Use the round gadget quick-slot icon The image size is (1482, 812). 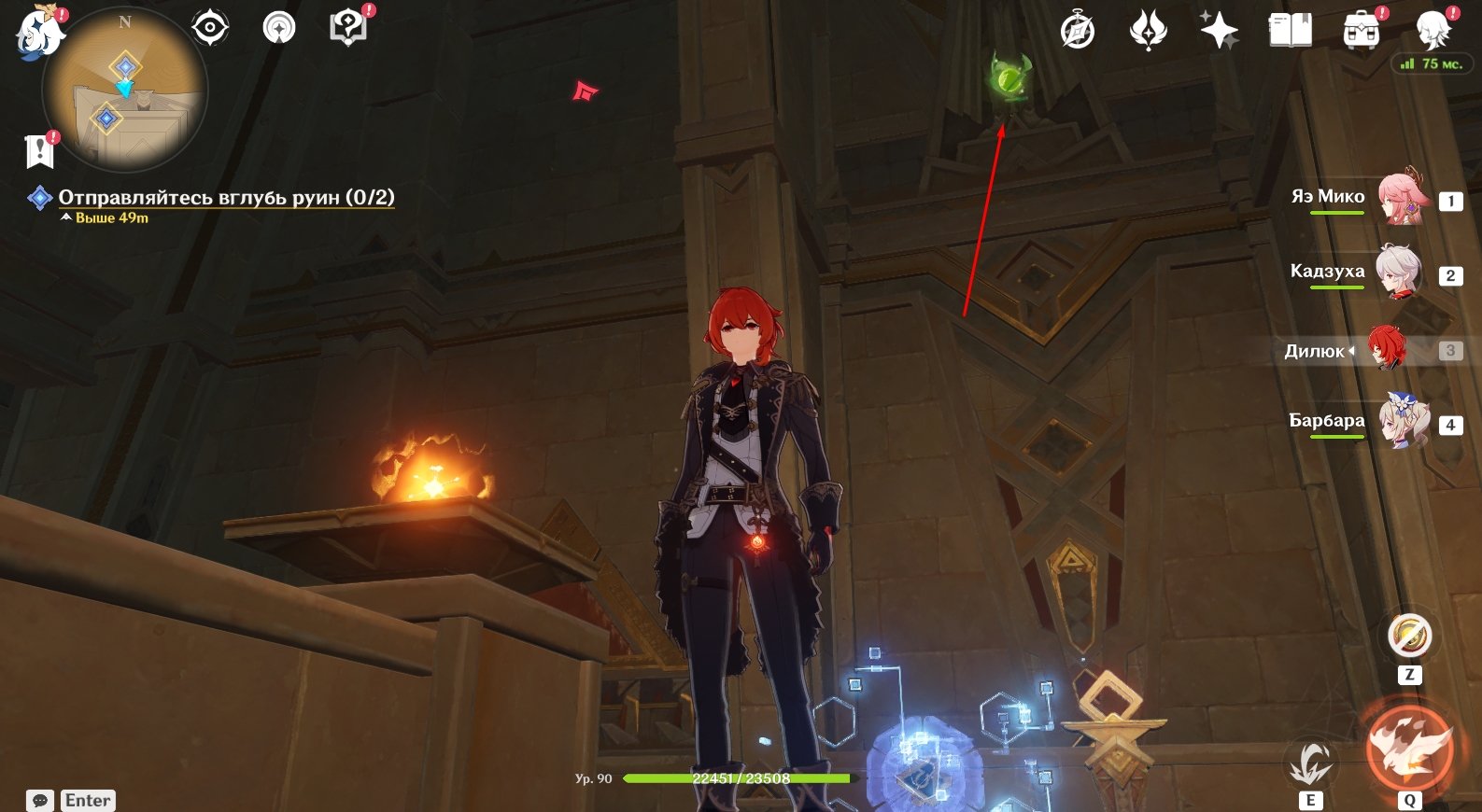(x=1409, y=637)
